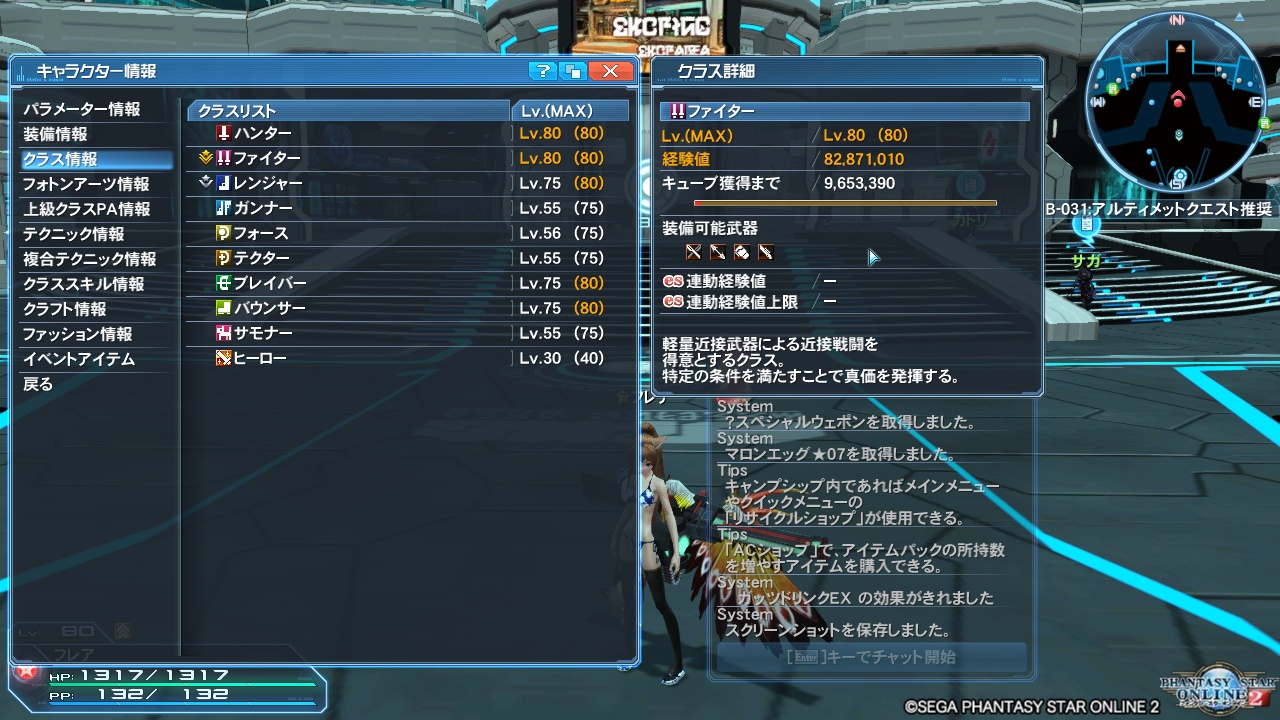The image size is (1280, 720).
Task: Select the Fighter class icon in the class list
Action: pos(223,158)
